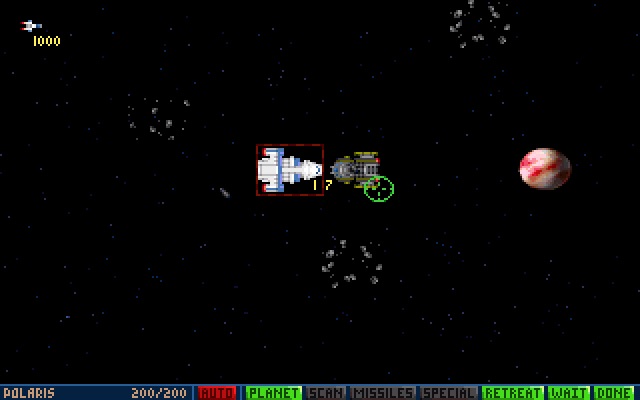Select the PLANET button
The height and width of the screenshot is (400, 640).
(x=274, y=393)
